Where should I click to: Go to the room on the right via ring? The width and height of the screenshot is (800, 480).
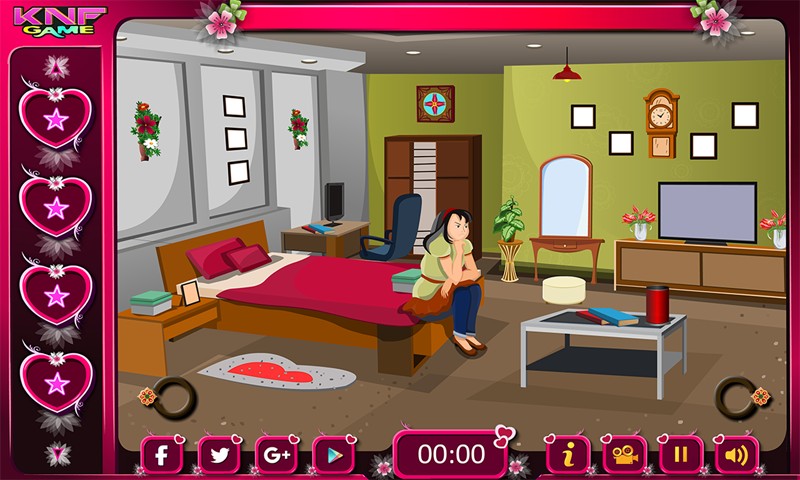tap(737, 397)
